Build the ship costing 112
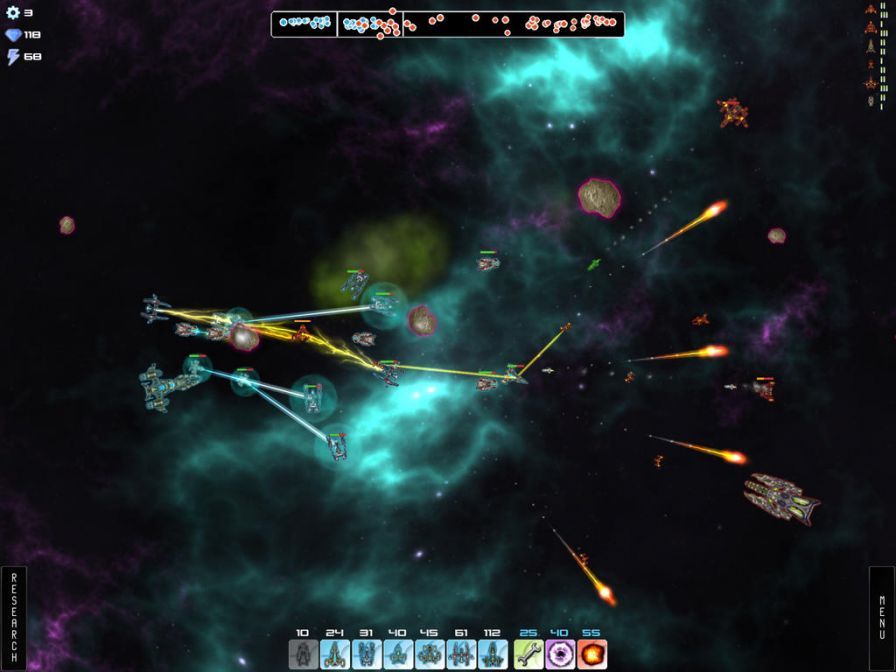This screenshot has width=896, height=672. 493,654
